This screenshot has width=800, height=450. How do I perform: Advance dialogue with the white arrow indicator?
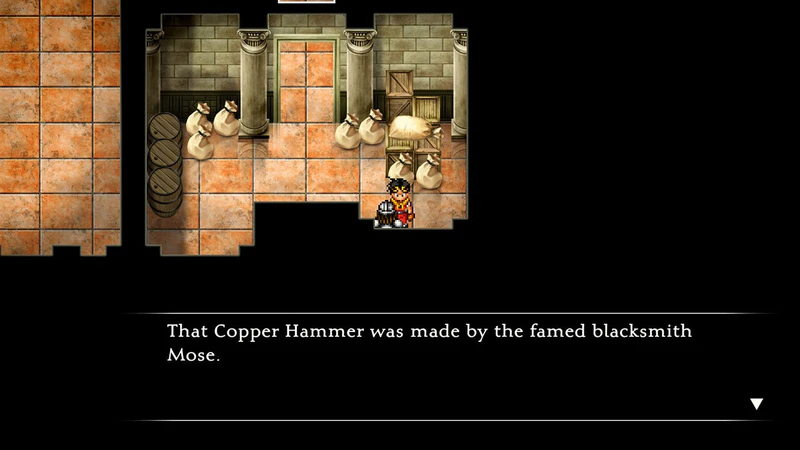coord(756,404)
